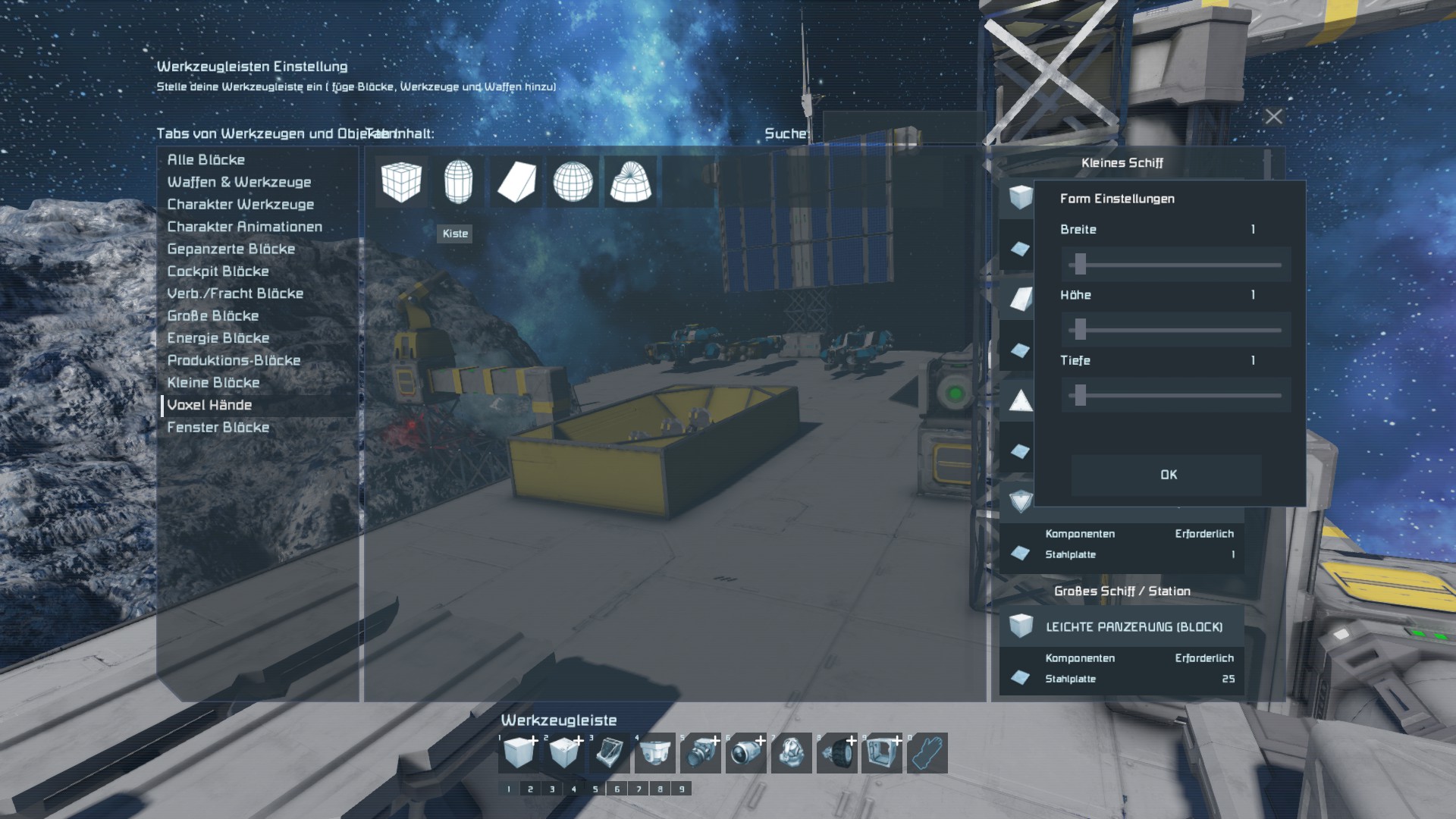Select the Charakter Werkzeuge tab
Viewport: 1456px width, 819px height.
pyautogui.click(x=240, y=205)
